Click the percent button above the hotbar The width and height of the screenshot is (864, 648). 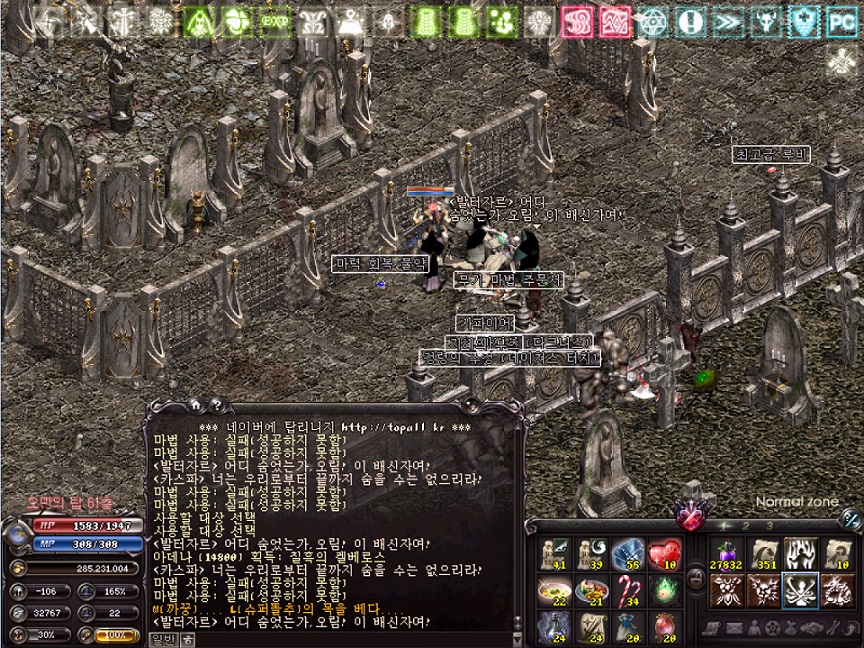[851, 518]
